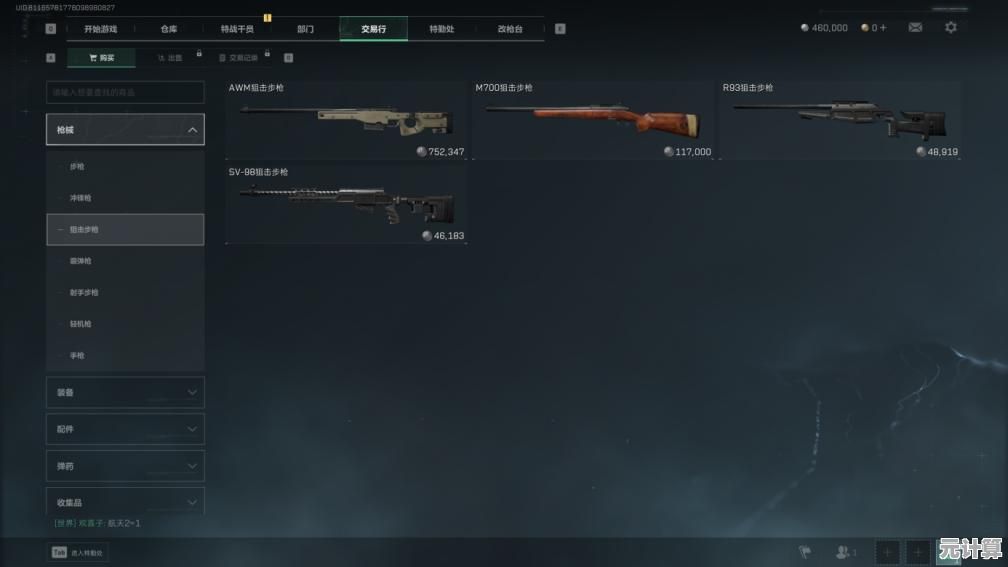Choose the SV-98 sniper rifle listing

345,205
